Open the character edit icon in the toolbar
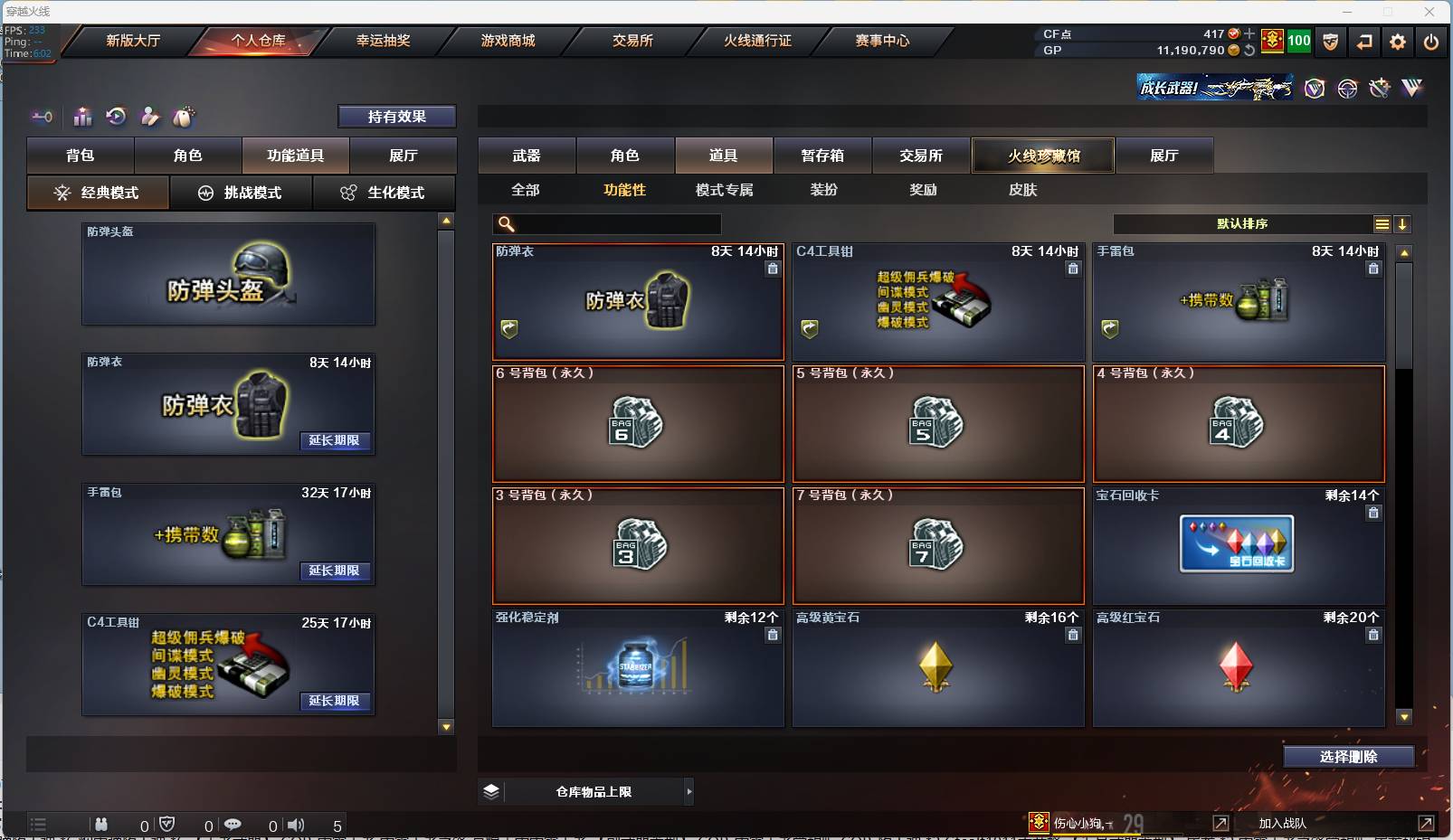Screen dimensions: 1453x840 coord(150,118)
